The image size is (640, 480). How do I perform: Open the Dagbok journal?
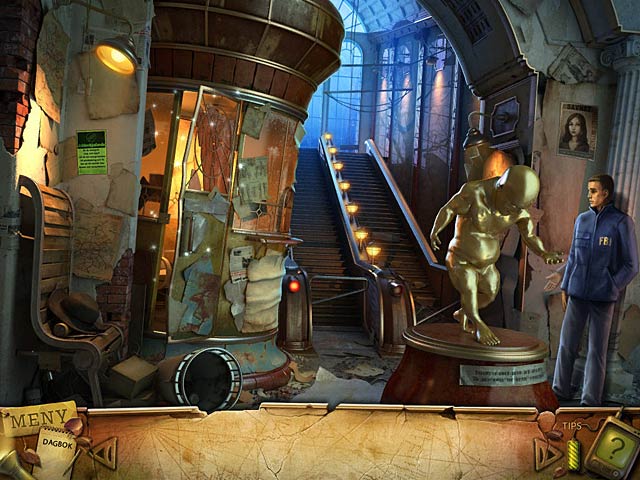(x=58, y=441)
